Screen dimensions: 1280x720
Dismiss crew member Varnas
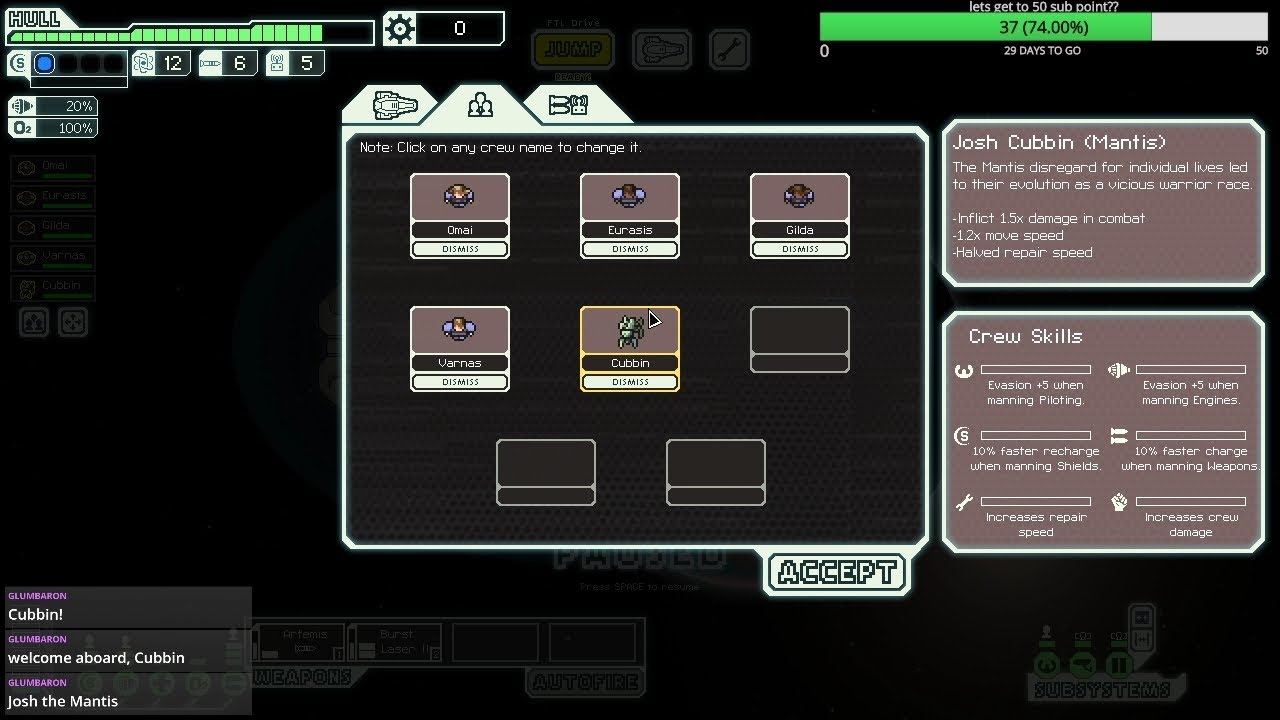pos(460,382)
